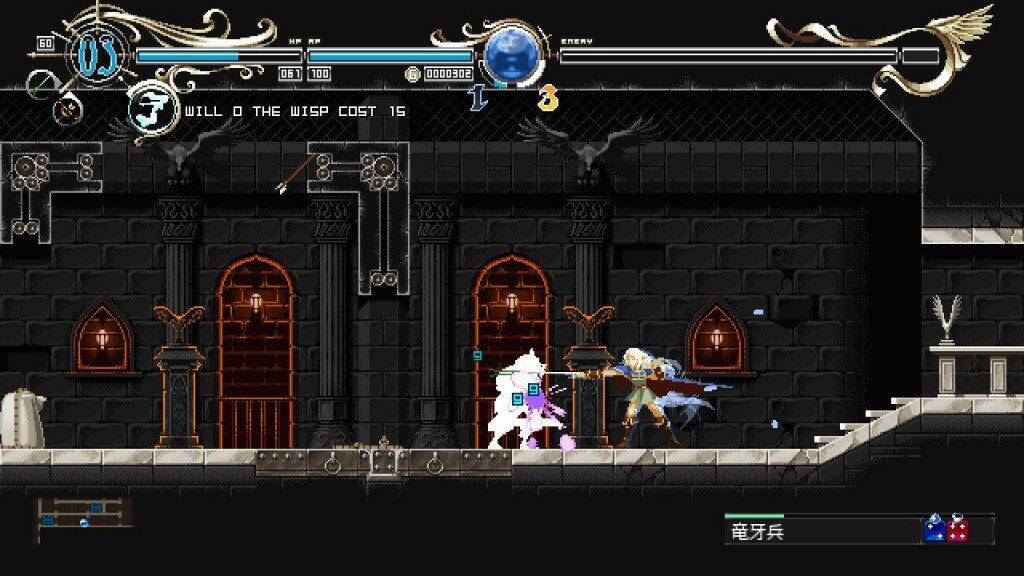Click the blue wind spirit level number
This screenshot has width=1024, height=576.
click(477, 98)
